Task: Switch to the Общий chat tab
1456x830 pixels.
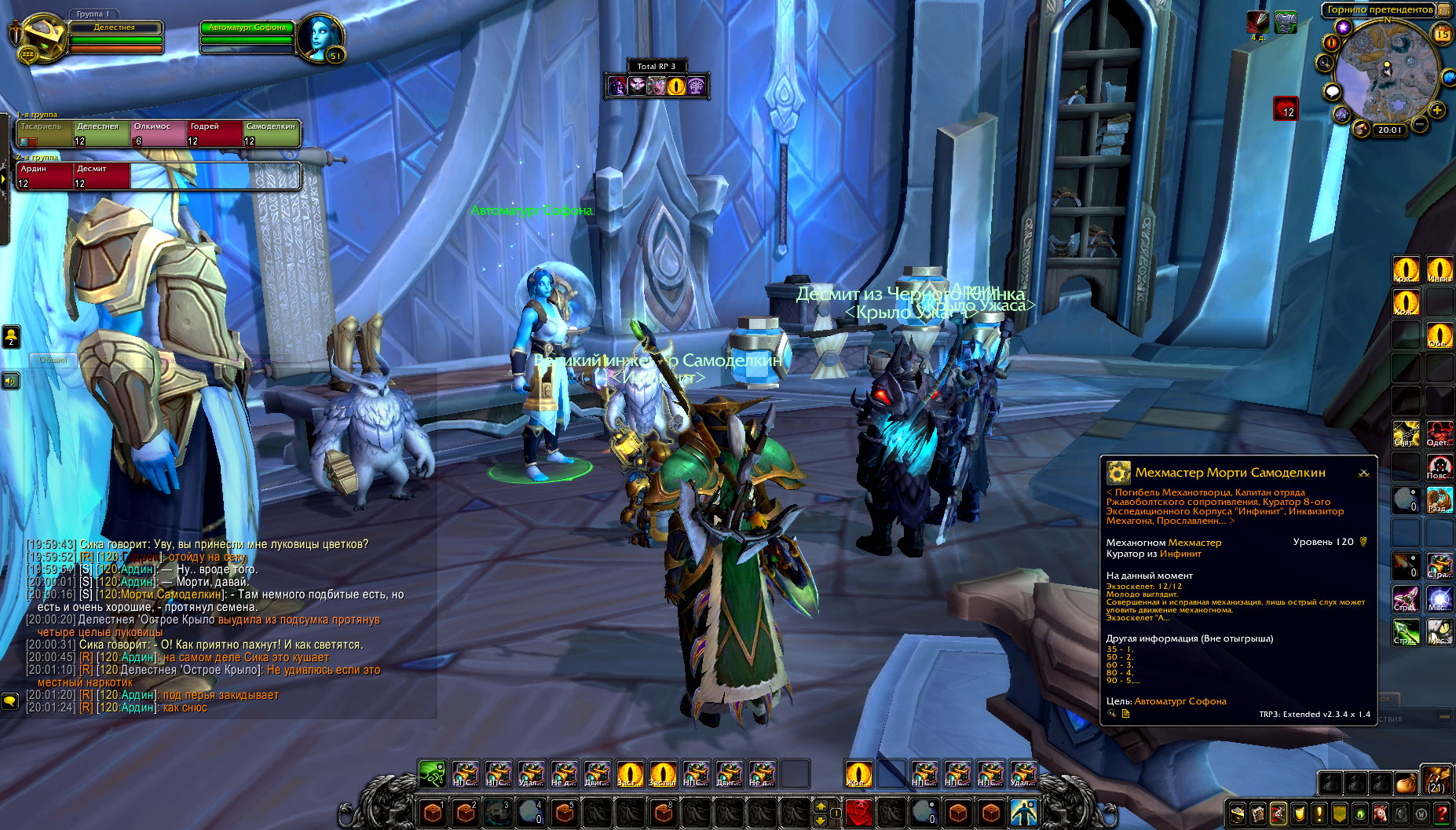Action: pyautogui.click(x=53, y=360)
